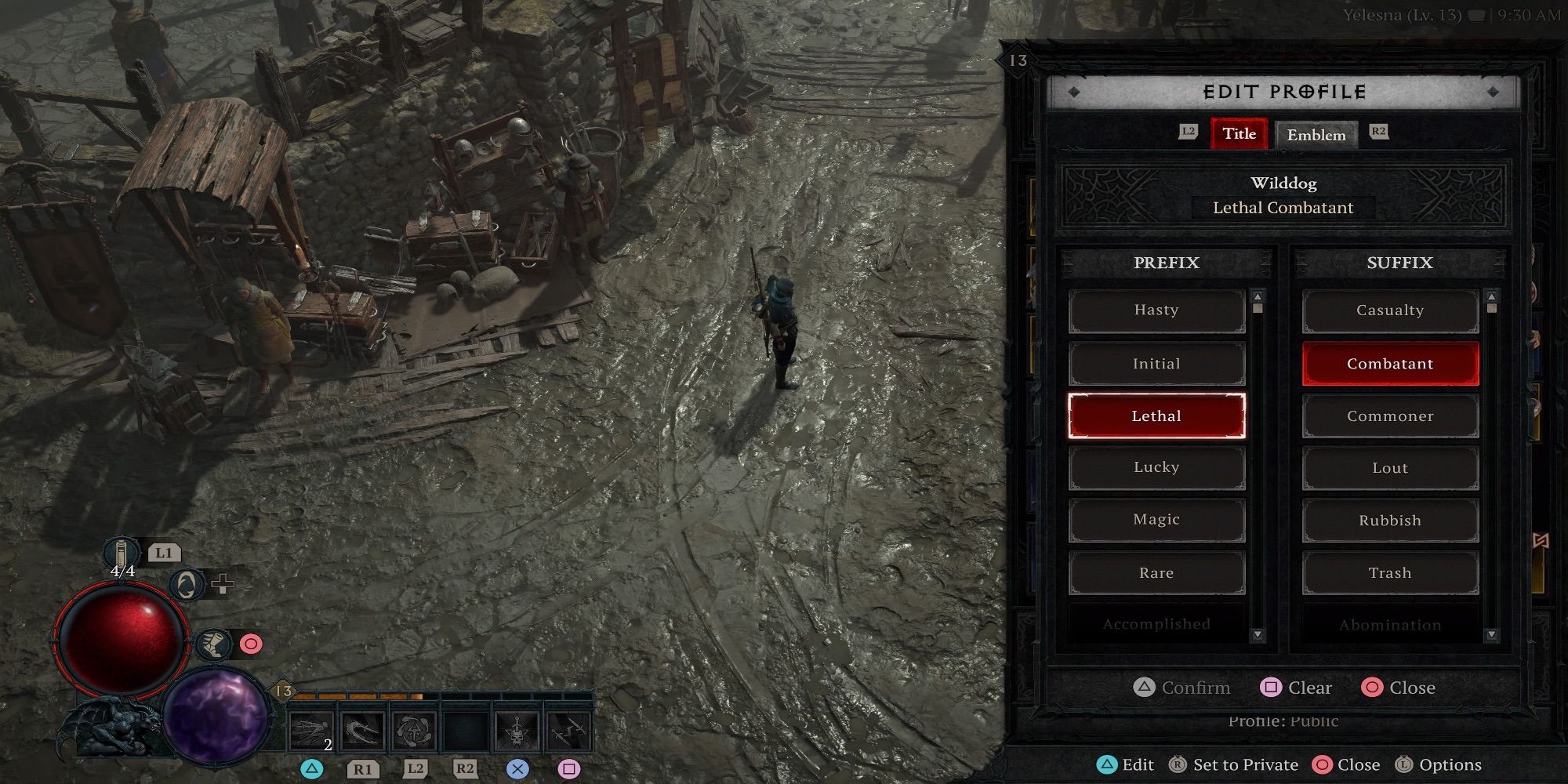The height and width of the screenshot is (784, 1568).
Task: Choose the Casualty suffix
Action: (1390, 310)
